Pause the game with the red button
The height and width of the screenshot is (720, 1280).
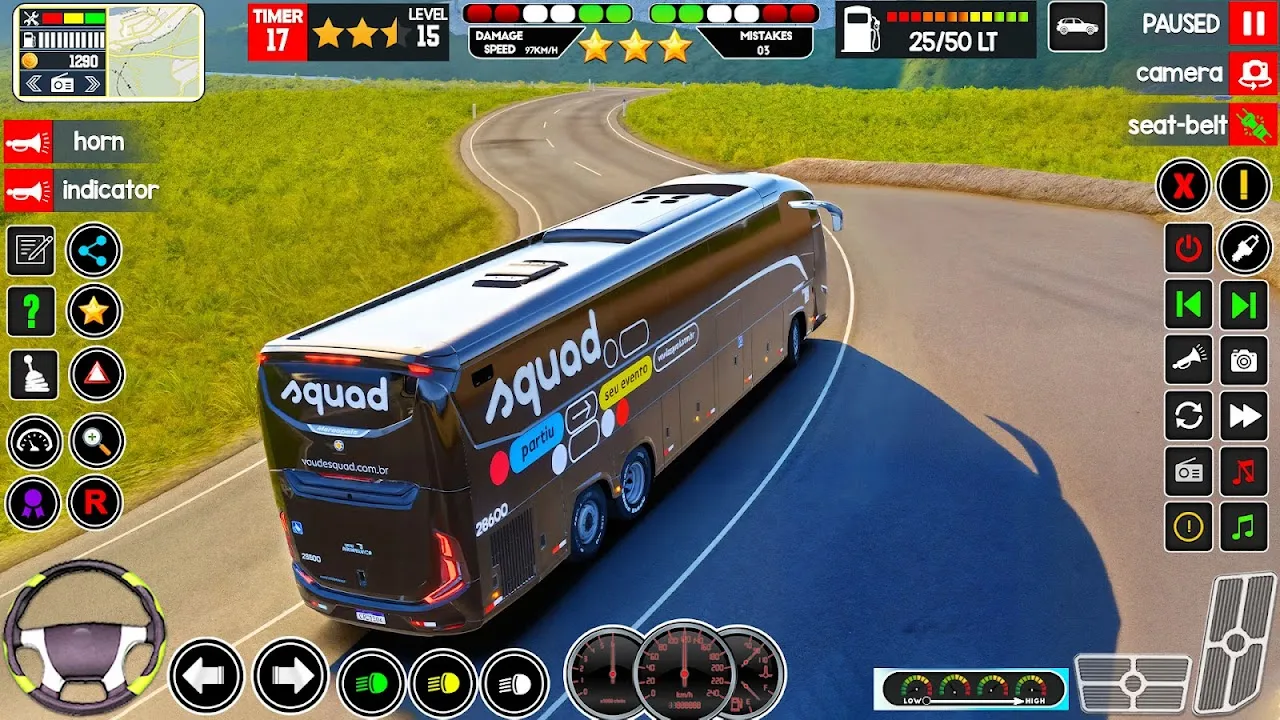[x=1253, y=24]
